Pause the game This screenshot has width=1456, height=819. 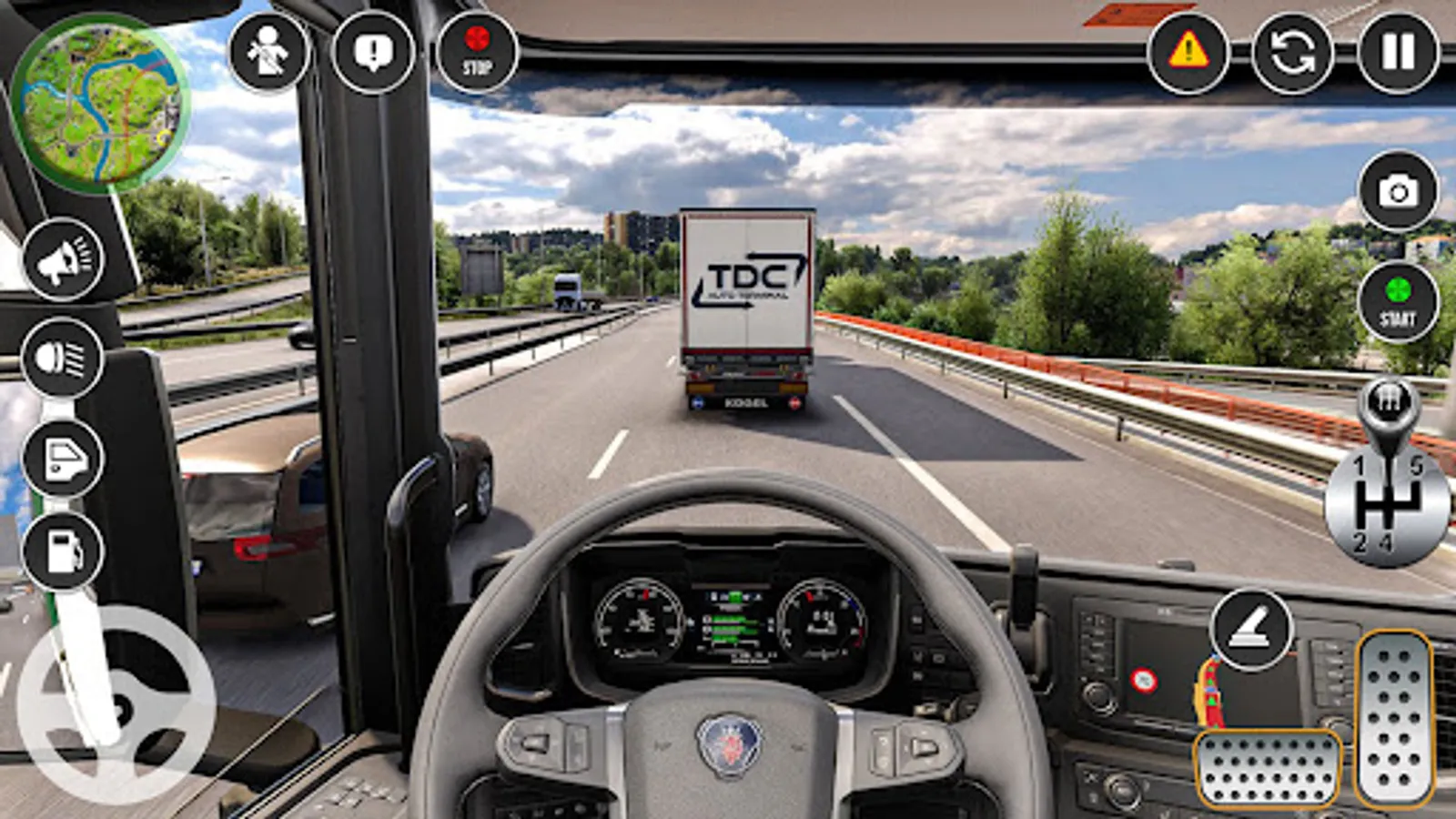tap(1396, 55)
